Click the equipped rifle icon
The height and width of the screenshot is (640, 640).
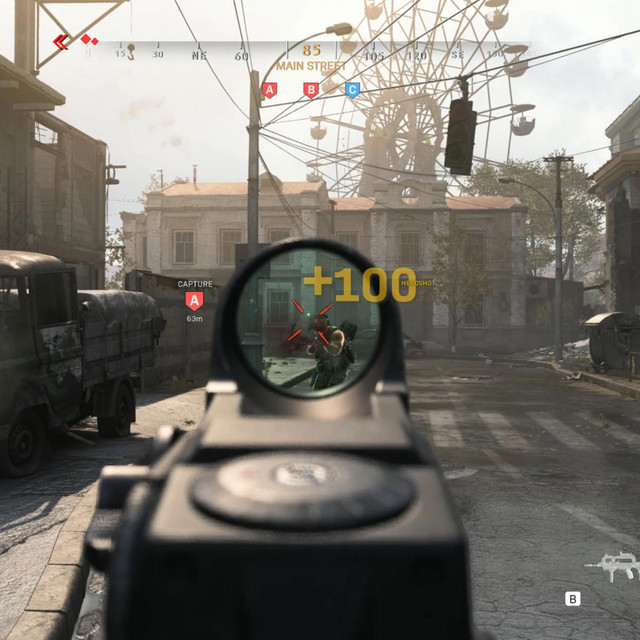611,567
